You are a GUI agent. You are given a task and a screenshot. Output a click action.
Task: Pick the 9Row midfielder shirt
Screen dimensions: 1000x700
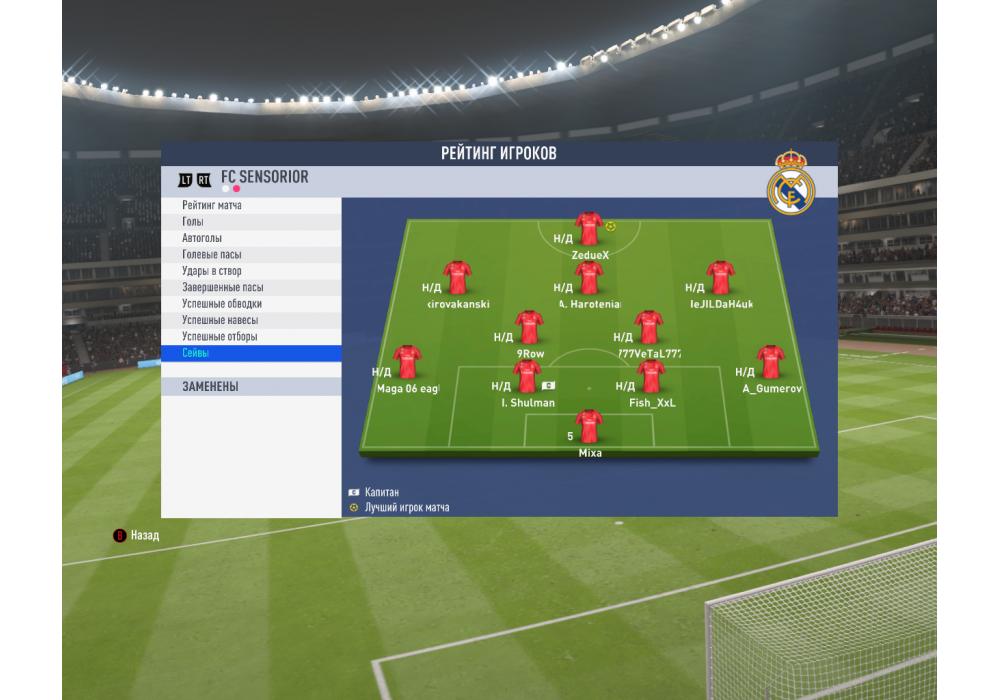click(529, 328)
